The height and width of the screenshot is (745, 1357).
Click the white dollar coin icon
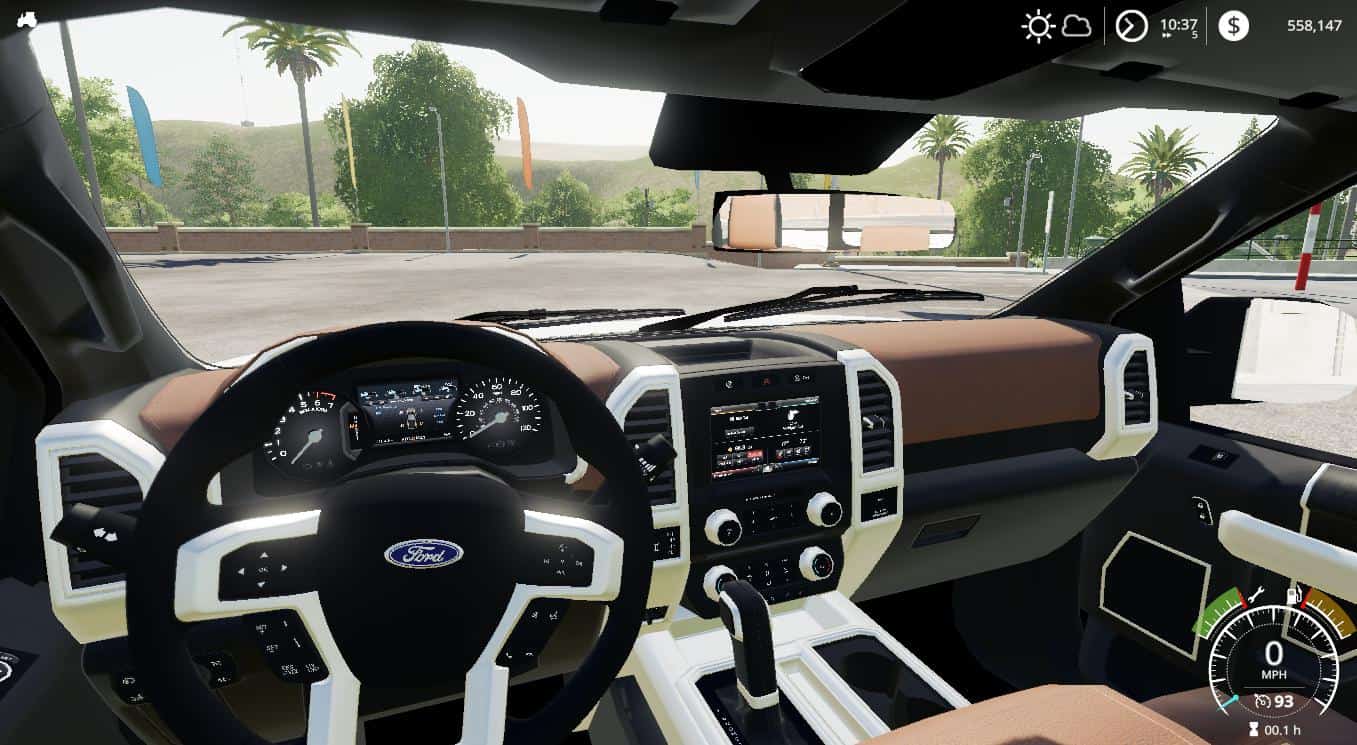click(x=1233, y=25)
